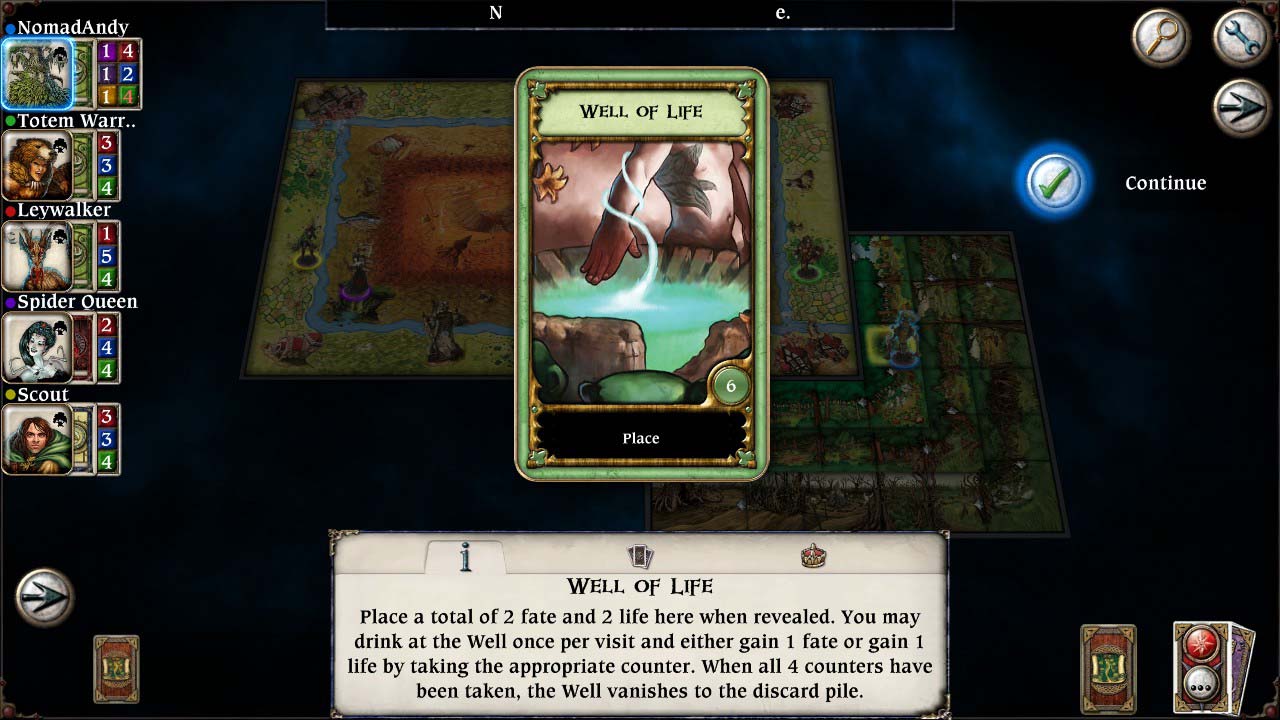The width and height of the screenshot is (1280, 720).
Task: Select the Spider Queen portrait
Action: point(37,348)
